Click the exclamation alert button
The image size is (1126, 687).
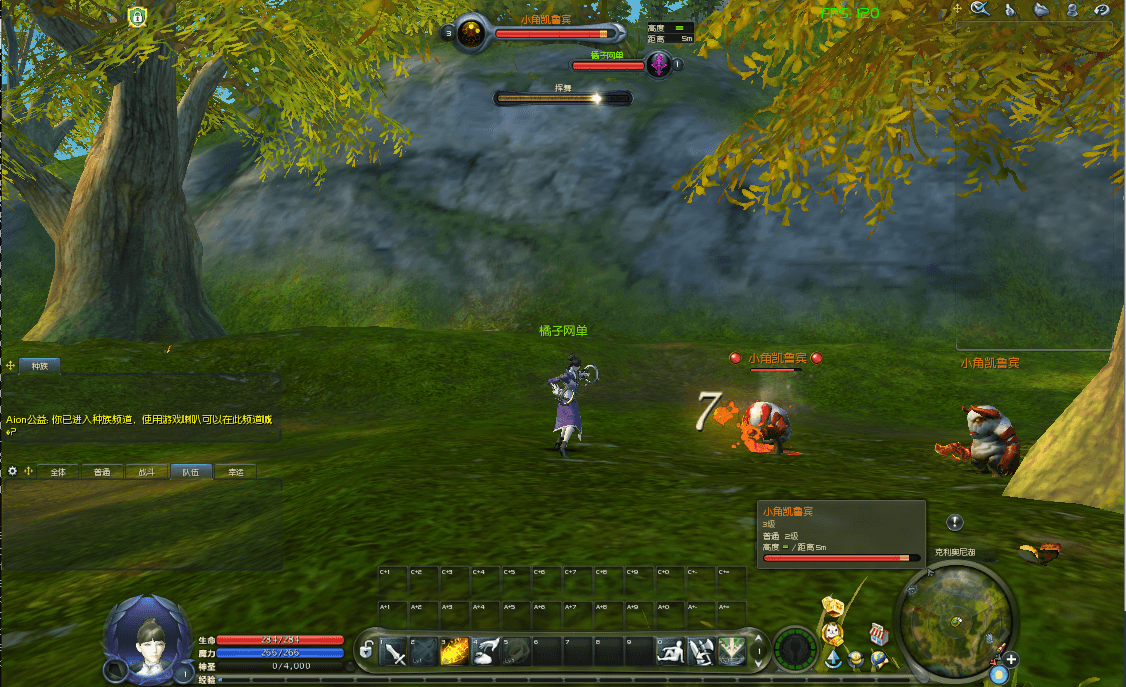tap(955, 522)
